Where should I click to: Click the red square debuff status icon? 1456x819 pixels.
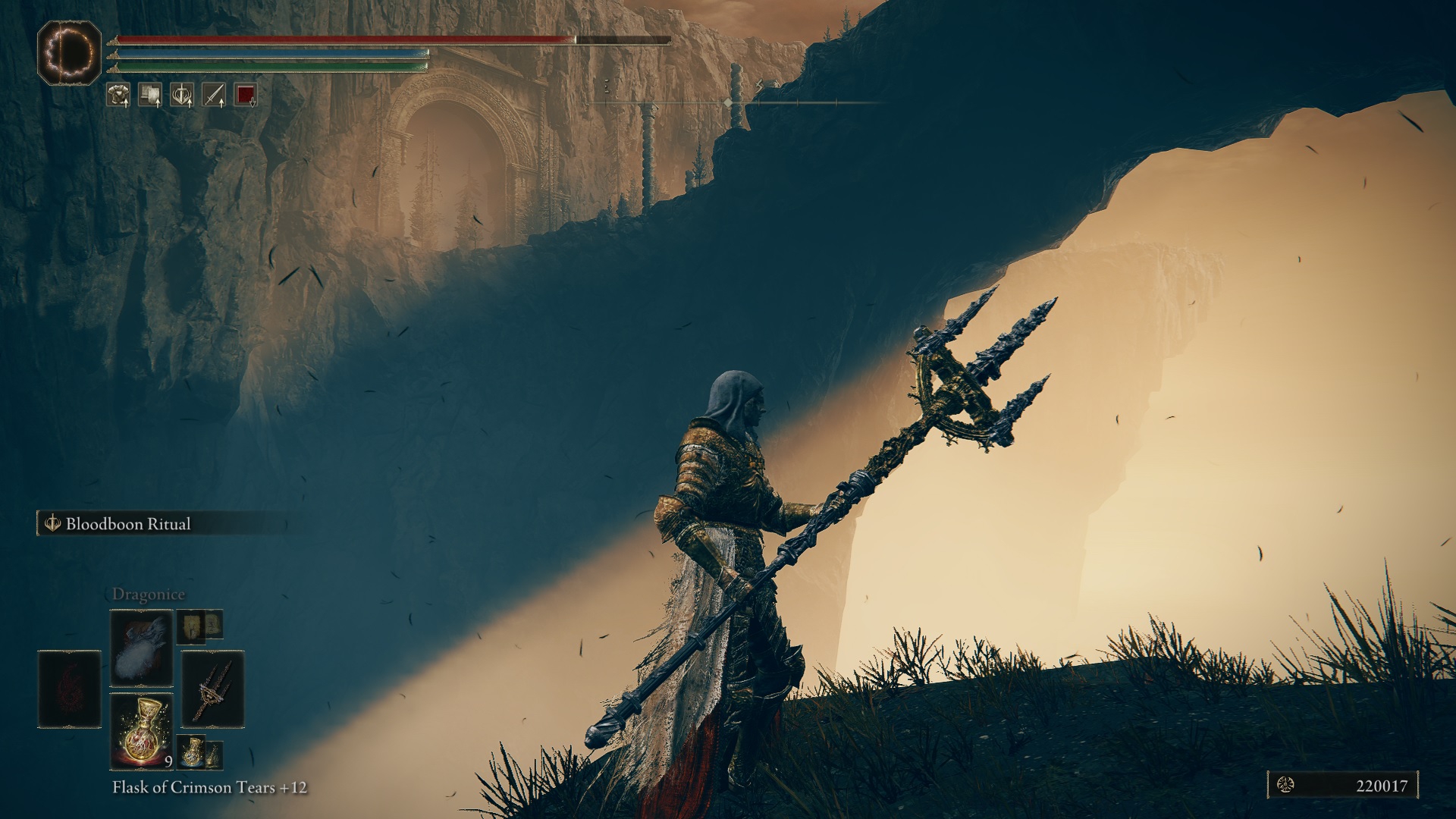[x=245, y=95]
